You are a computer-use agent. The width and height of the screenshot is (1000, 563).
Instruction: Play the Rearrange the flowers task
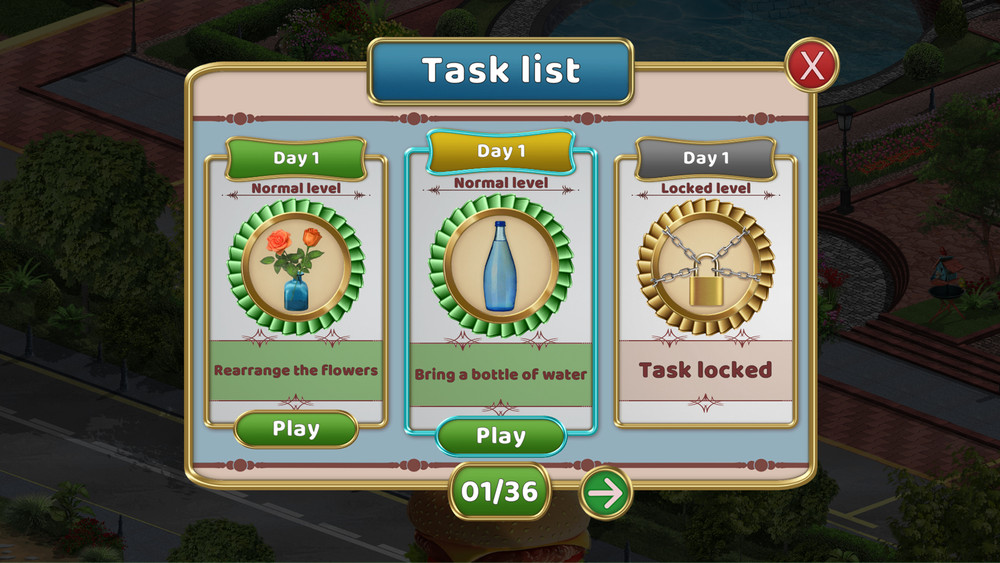(296, 429)
